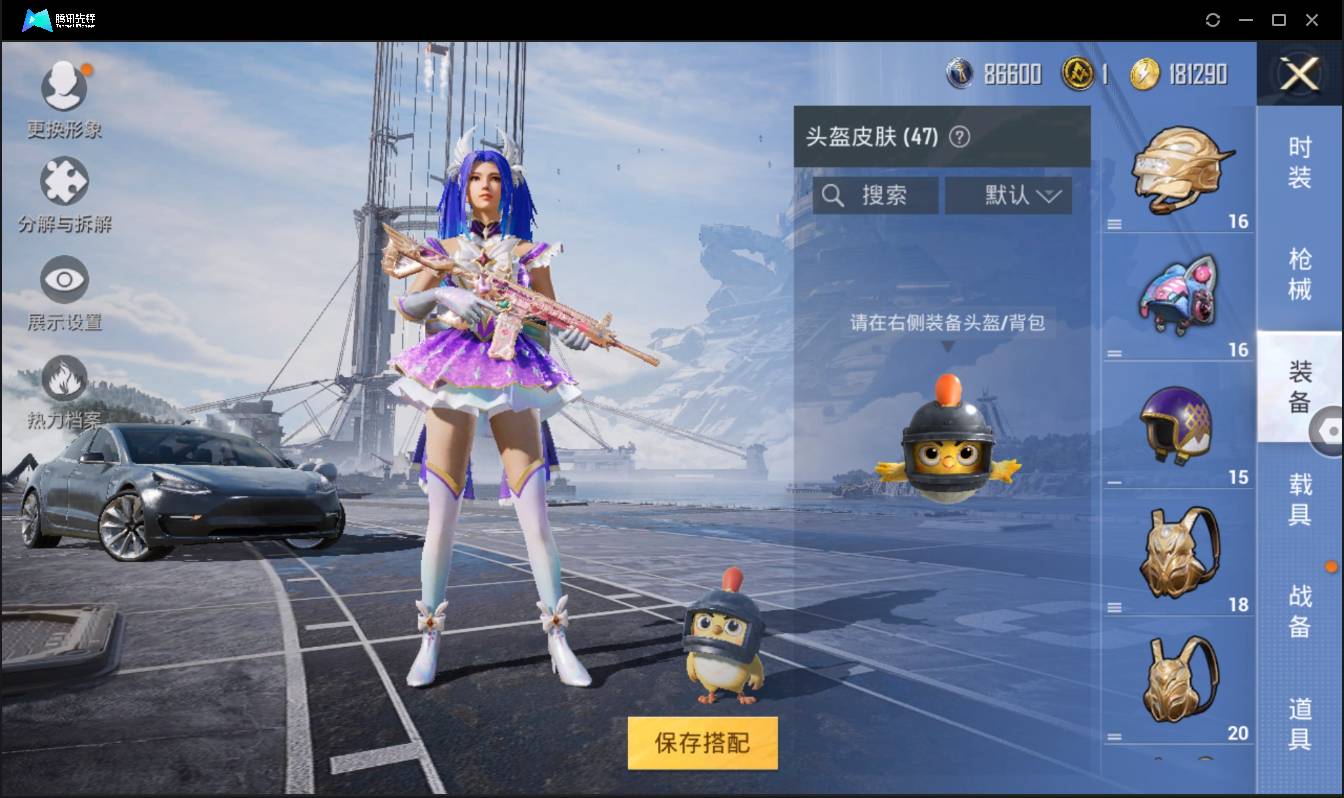Switch to the 时装 tab
This screenshot has width=1344, height=798.
click(x=1300, y=160)
